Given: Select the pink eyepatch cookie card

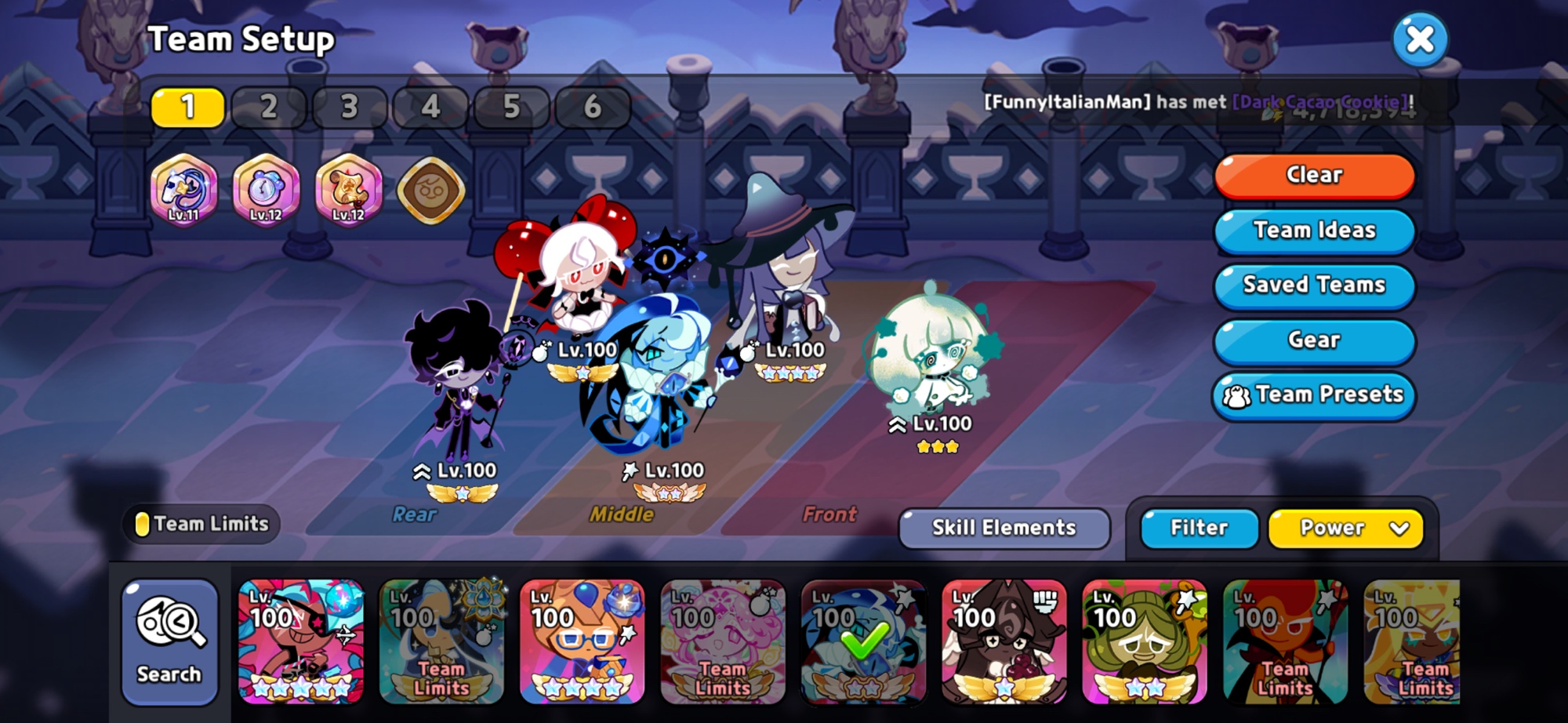Looking at the screenshot, I should (301, 641).
